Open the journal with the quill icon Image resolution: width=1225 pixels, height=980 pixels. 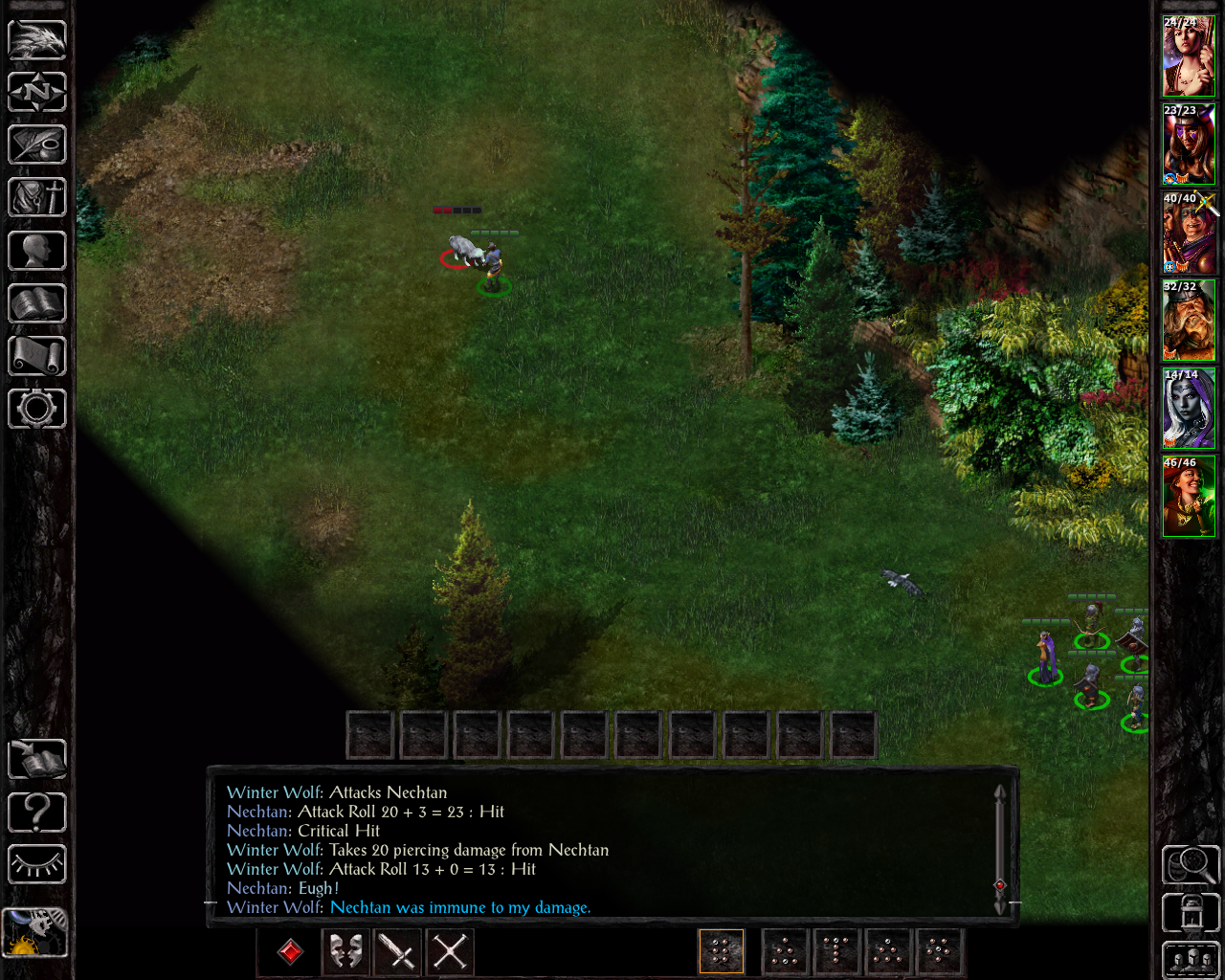pos(37,145)
